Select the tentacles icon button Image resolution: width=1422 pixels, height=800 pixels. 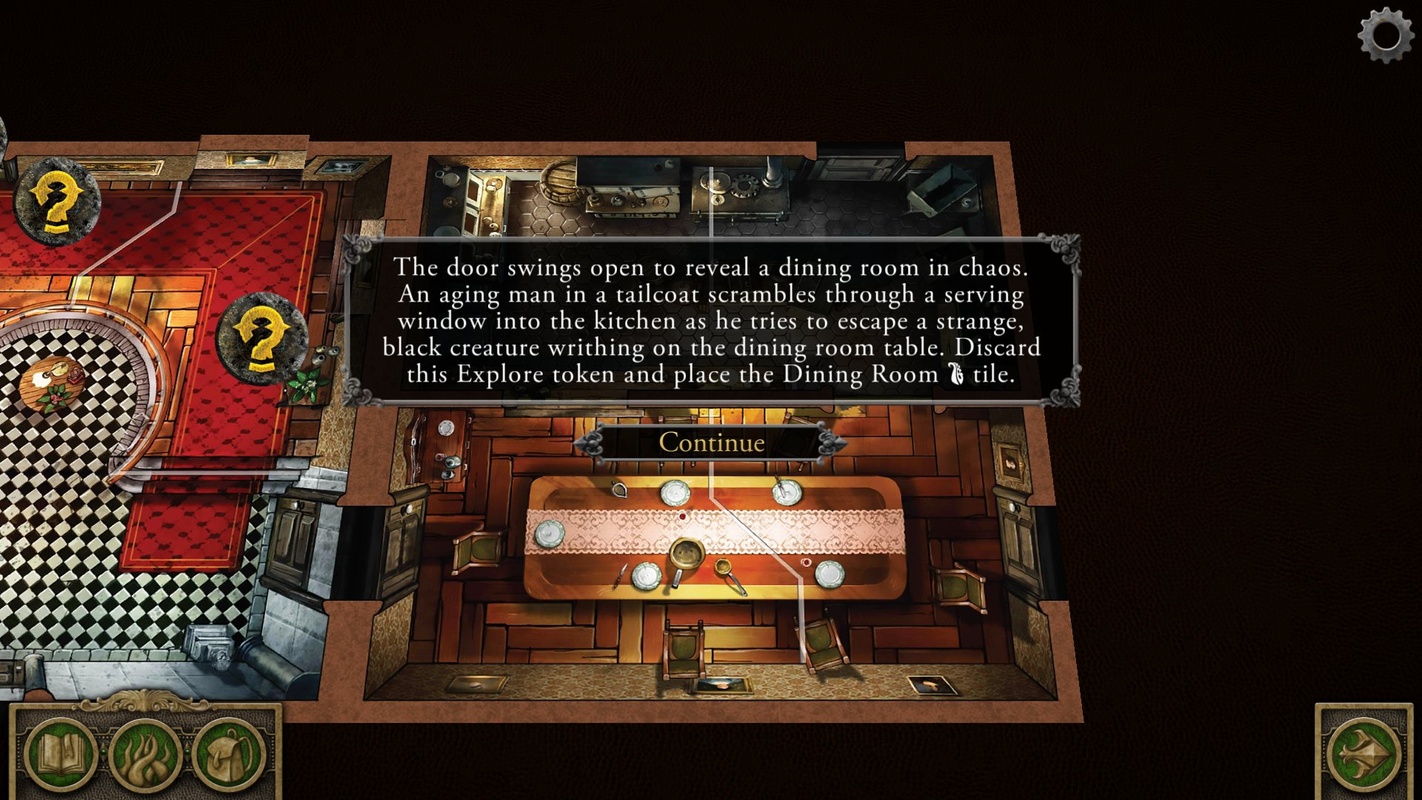(145, 755)
